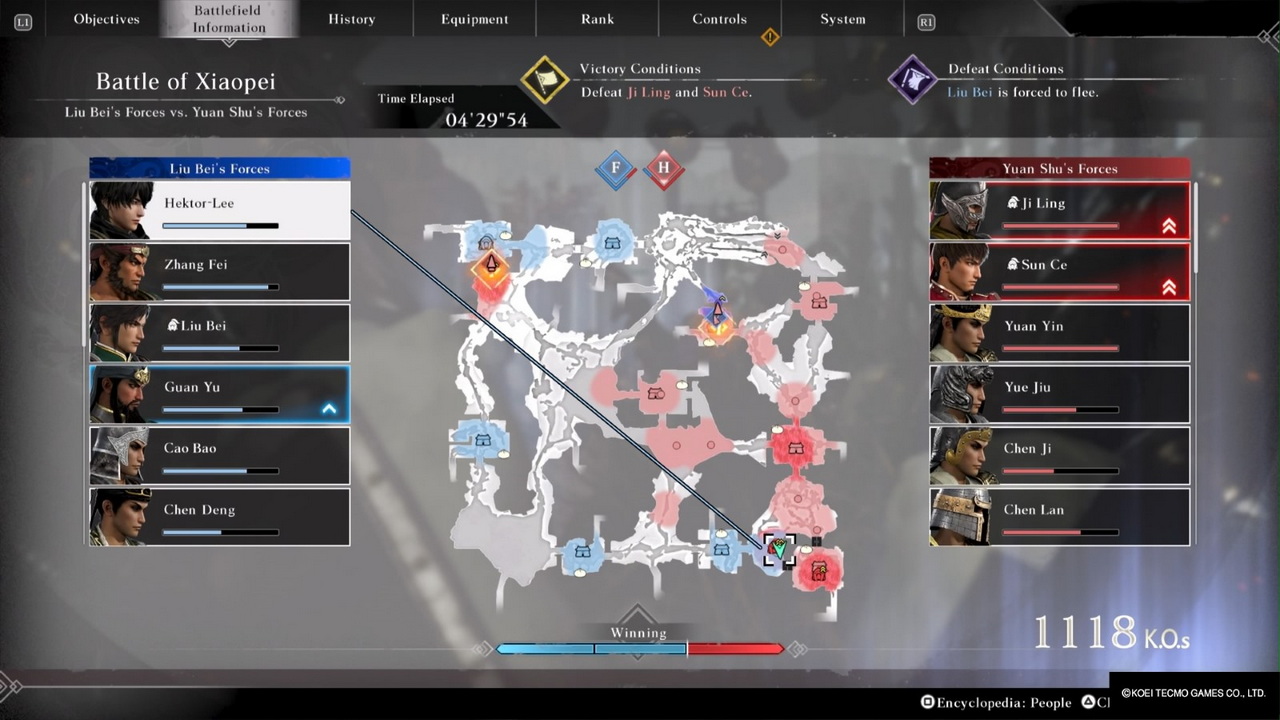
Task: Switch to the Objectives tab
Action: (106, 19)
